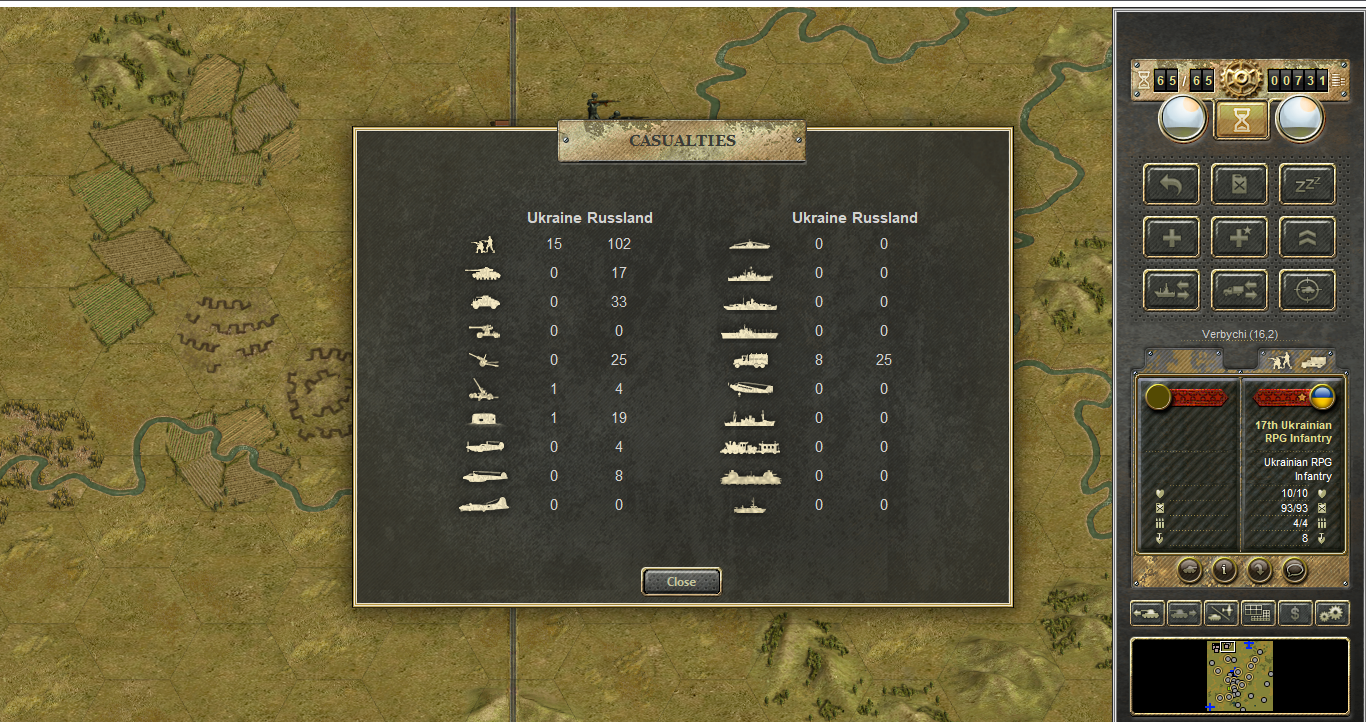Click the ship embark button
Image resolution: width=1366 pixels, height=722 pixels.
(x=1171, y=291)
